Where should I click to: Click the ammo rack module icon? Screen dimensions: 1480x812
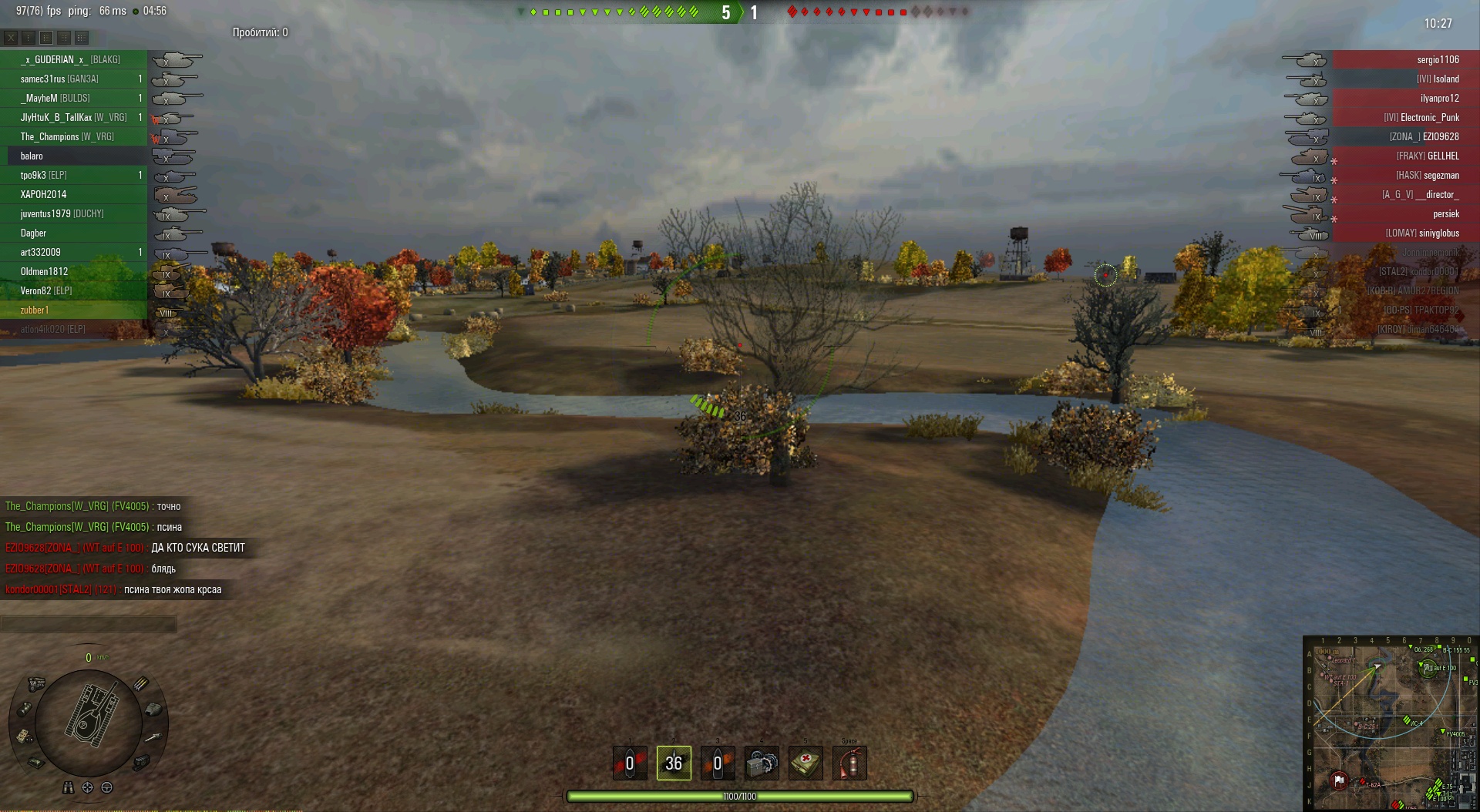141,683
